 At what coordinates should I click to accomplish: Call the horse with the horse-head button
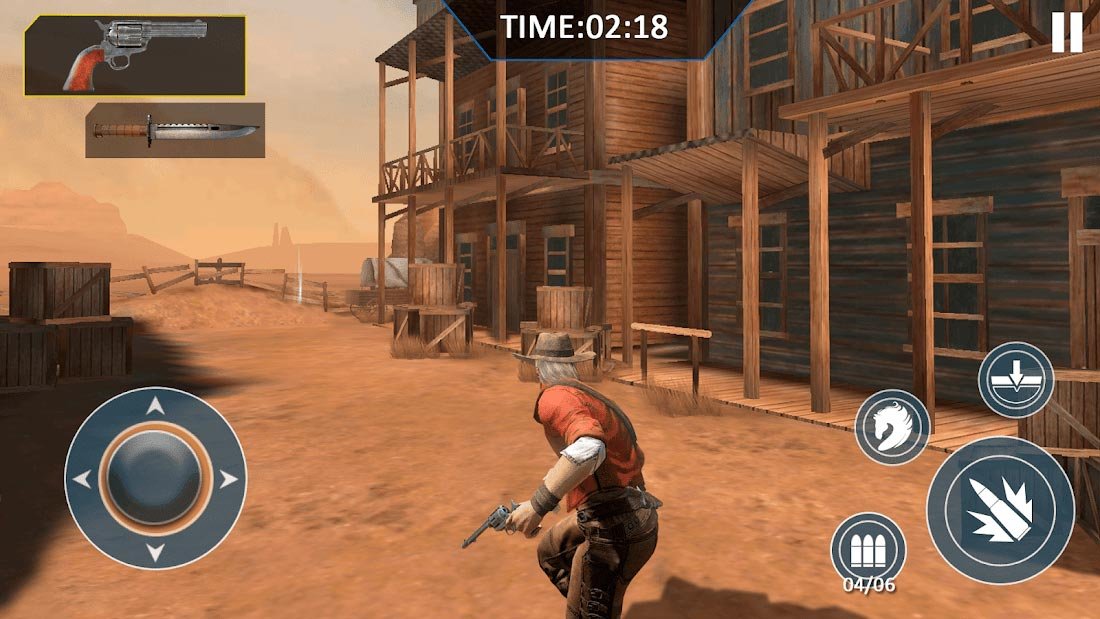(892, 427)
